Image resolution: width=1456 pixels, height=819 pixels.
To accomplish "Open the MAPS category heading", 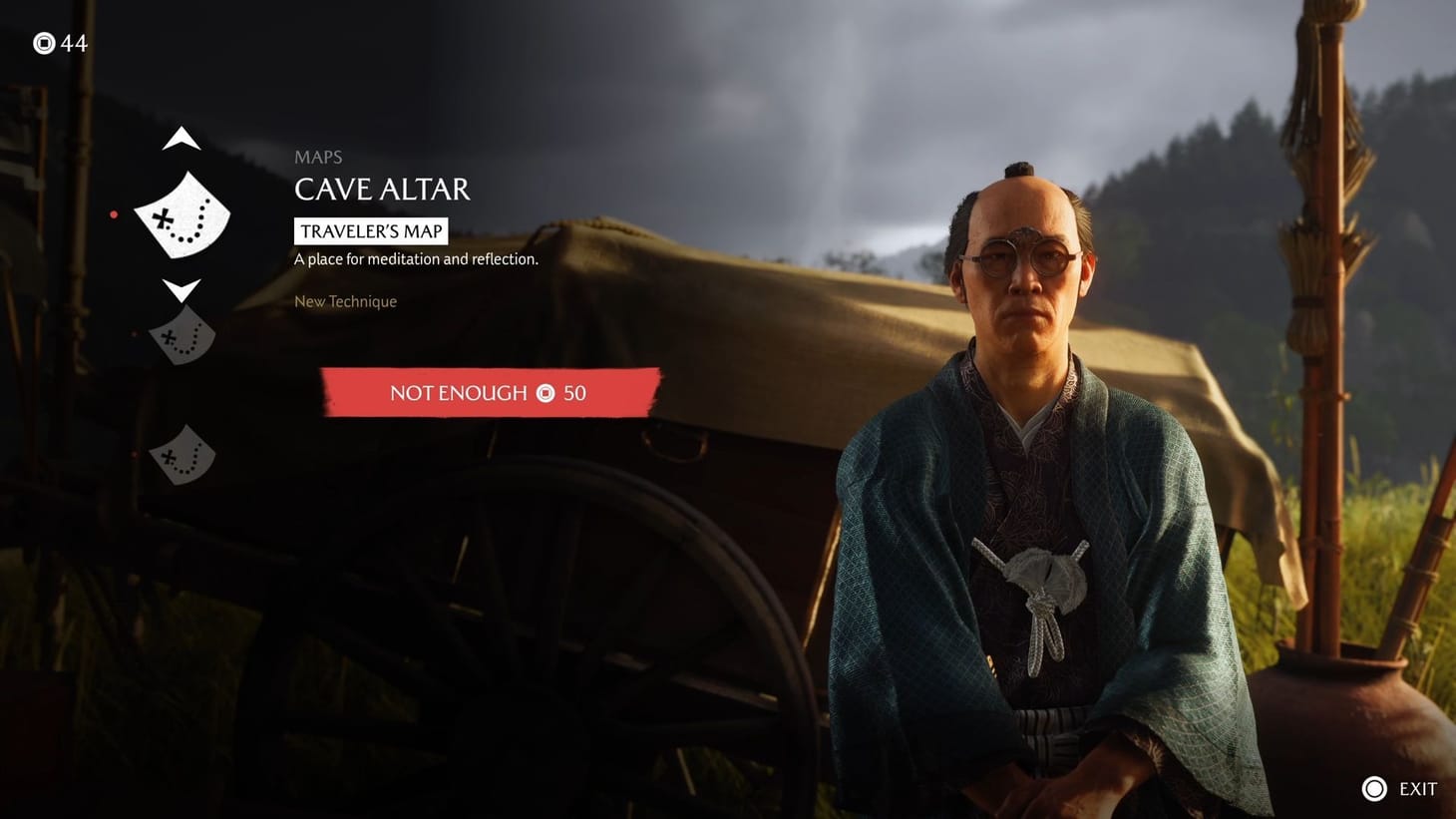I will (x=318, y=157).
